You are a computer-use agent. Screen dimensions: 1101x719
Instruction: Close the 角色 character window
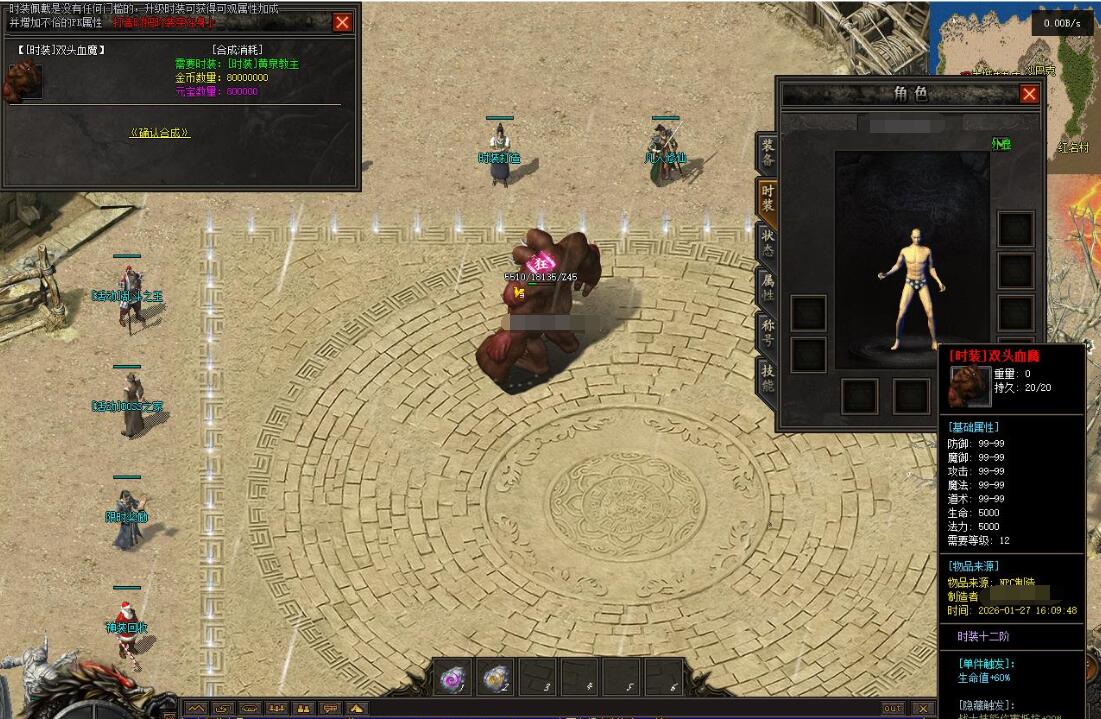tap(1029, 94)
